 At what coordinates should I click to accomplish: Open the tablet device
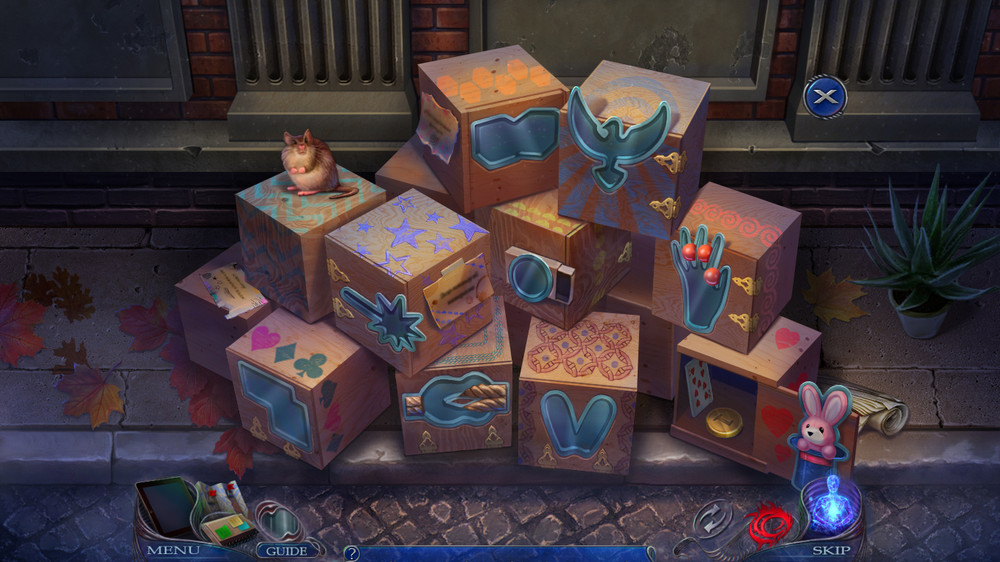166,505
